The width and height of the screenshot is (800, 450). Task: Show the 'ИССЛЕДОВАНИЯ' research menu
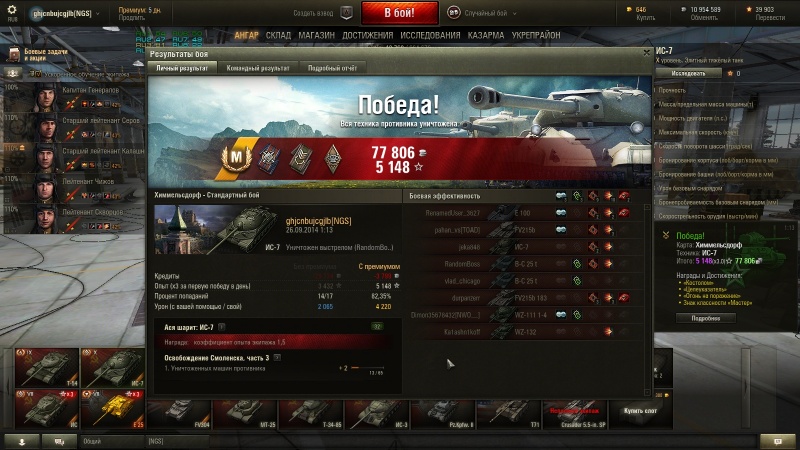[x=430, y=35]
